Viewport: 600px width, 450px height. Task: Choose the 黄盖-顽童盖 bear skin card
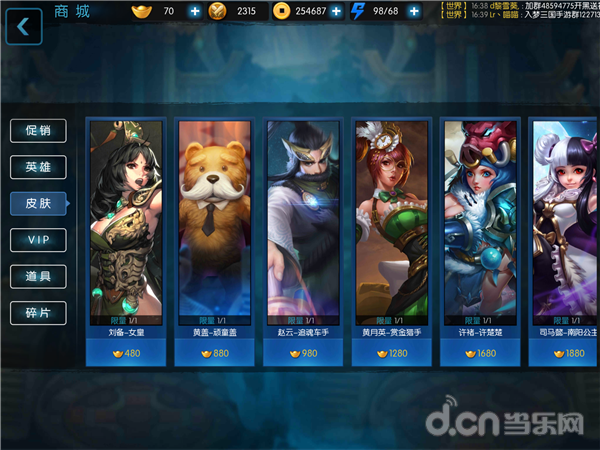[x=212, y=240]
